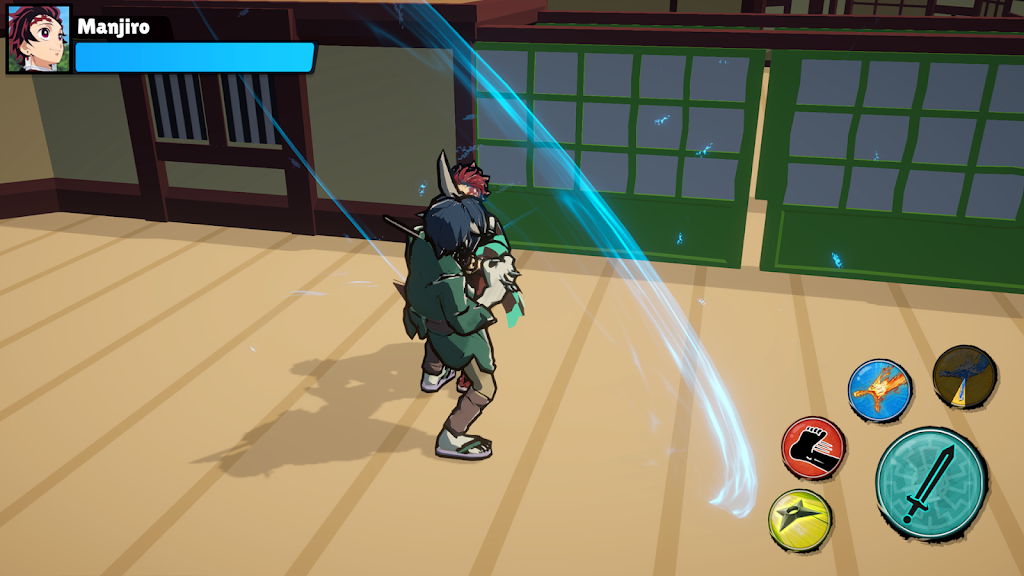Throw a shuriken with the yellow button
Image resolution: width=1024 pixels, height=576 pixels.
pos(800,518)
